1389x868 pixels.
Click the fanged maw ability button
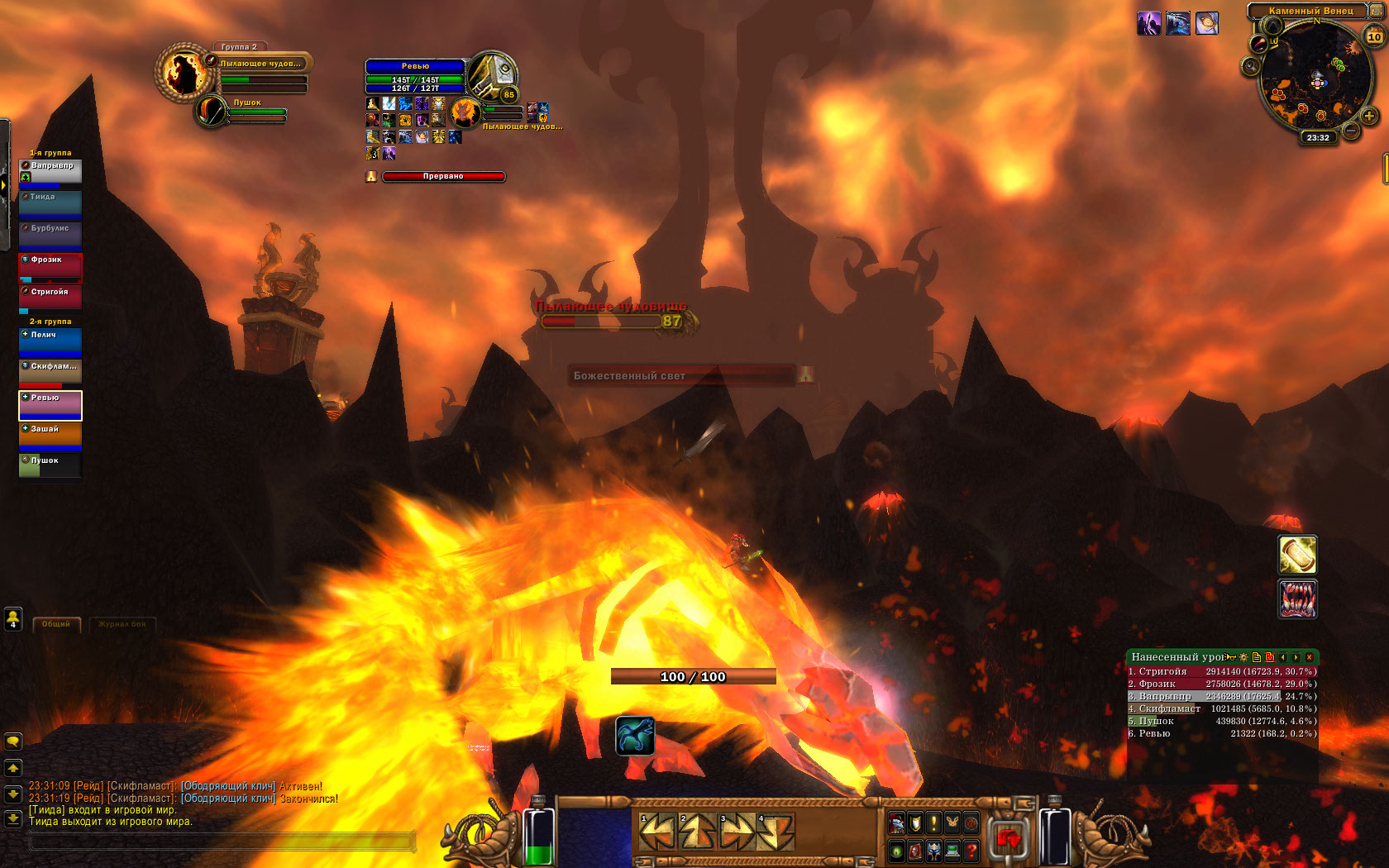point(1297,599)
